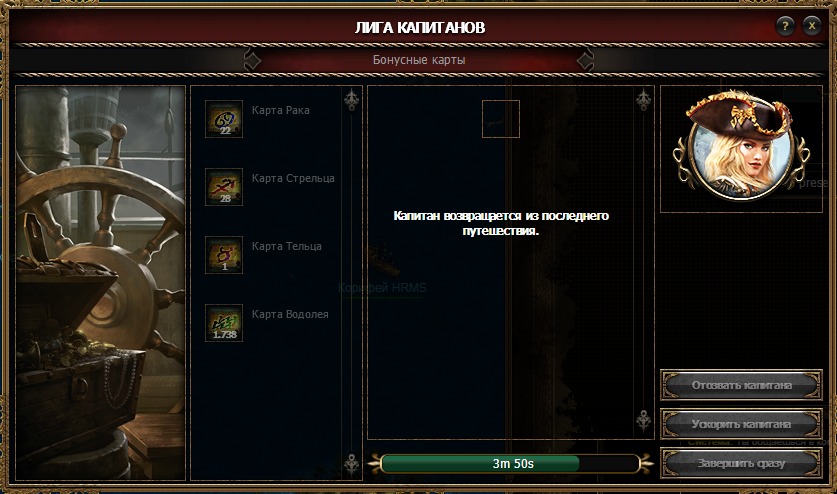The width and height of the screenshot is (837, 494).
Task: Choose the Карта Стрельца card
Action: point(224,187)
